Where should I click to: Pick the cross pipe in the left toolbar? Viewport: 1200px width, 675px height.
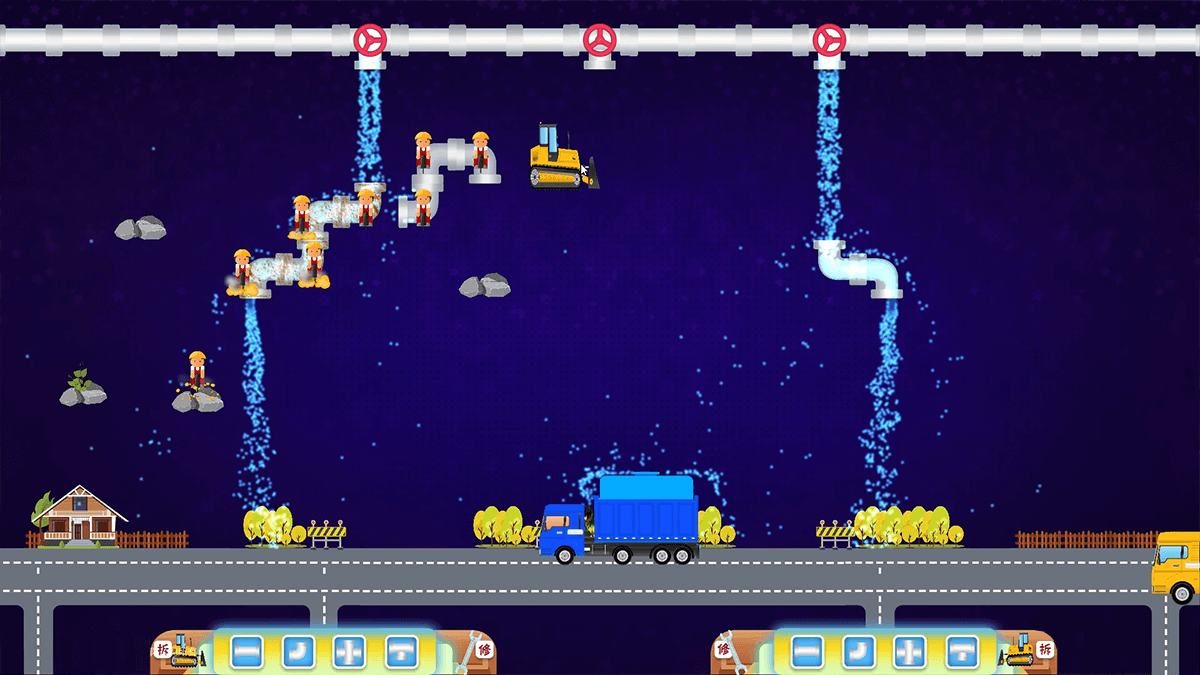click(x=350, y=652)
